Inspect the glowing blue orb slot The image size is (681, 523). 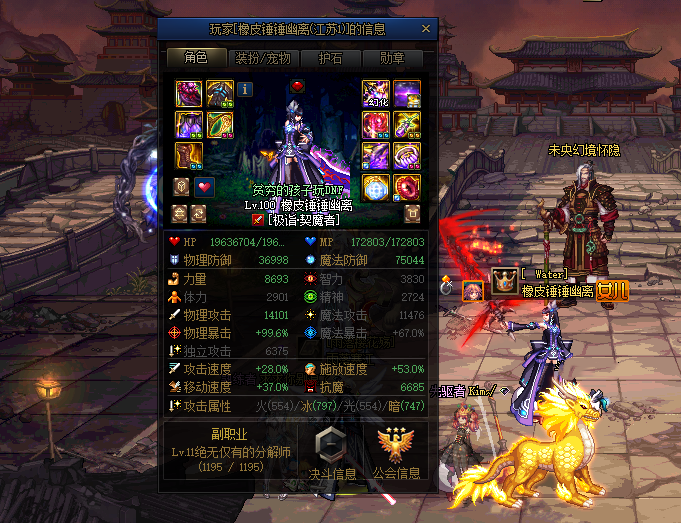pyautogui.click(x=377, y=187)
